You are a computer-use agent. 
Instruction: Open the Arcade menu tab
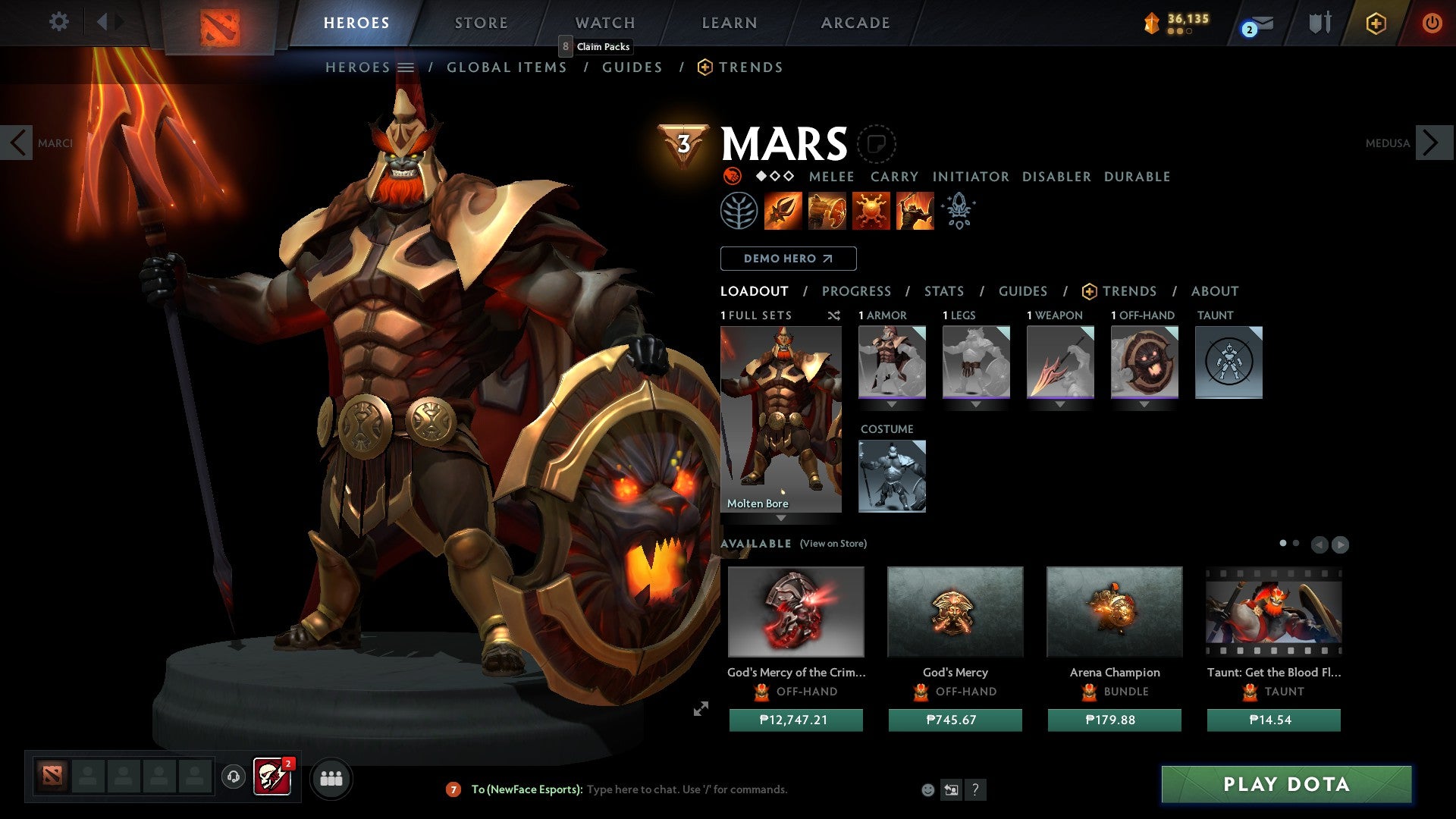click(855, 22)
